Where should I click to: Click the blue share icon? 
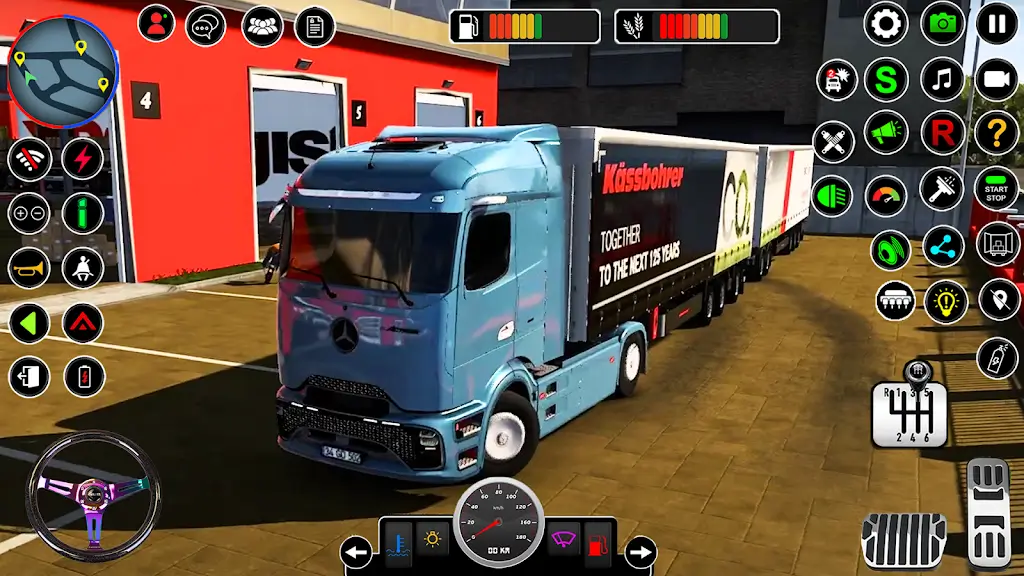coord(943,246)
